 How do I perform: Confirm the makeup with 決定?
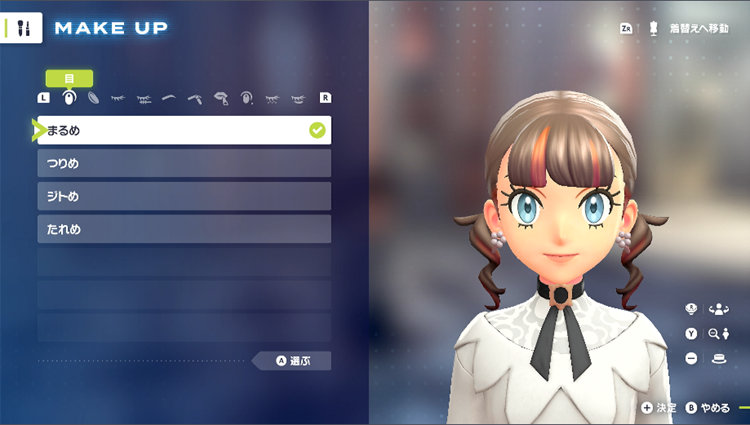pos(659,407)
